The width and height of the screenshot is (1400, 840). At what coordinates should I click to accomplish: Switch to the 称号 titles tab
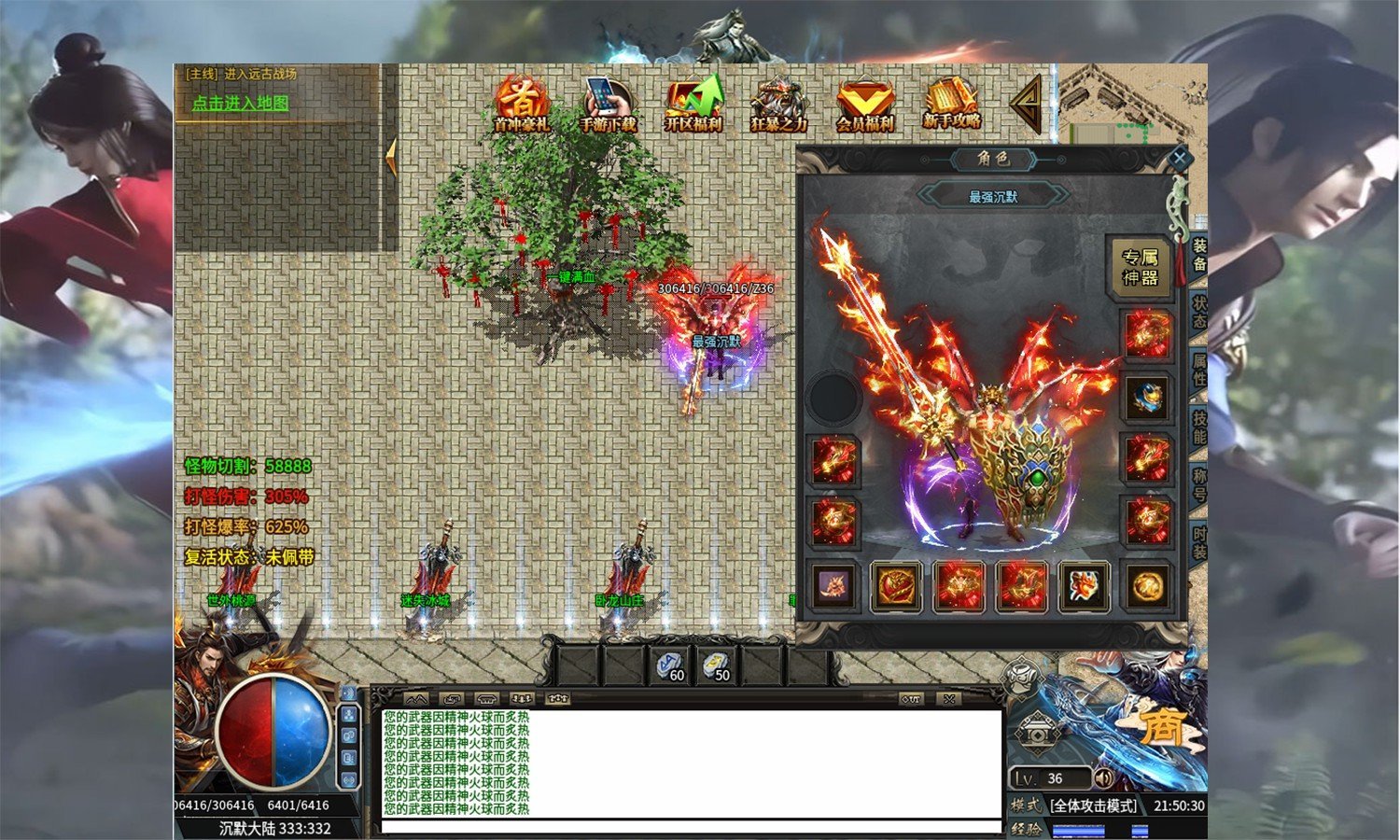pos(1199,484)
